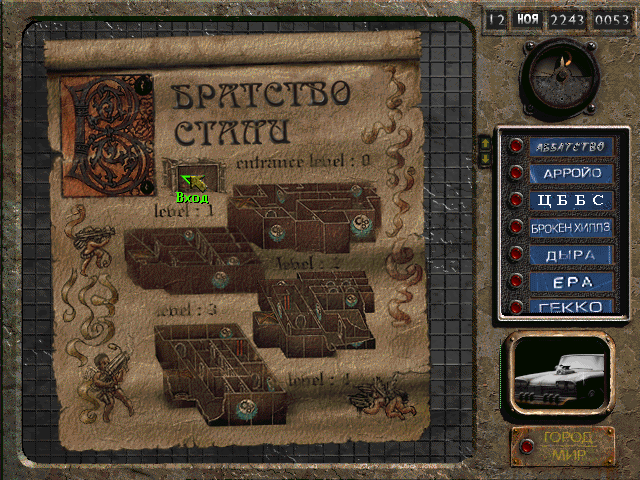Choose ЕРА from the location list

pyautogui.click(x=568, y=281)
